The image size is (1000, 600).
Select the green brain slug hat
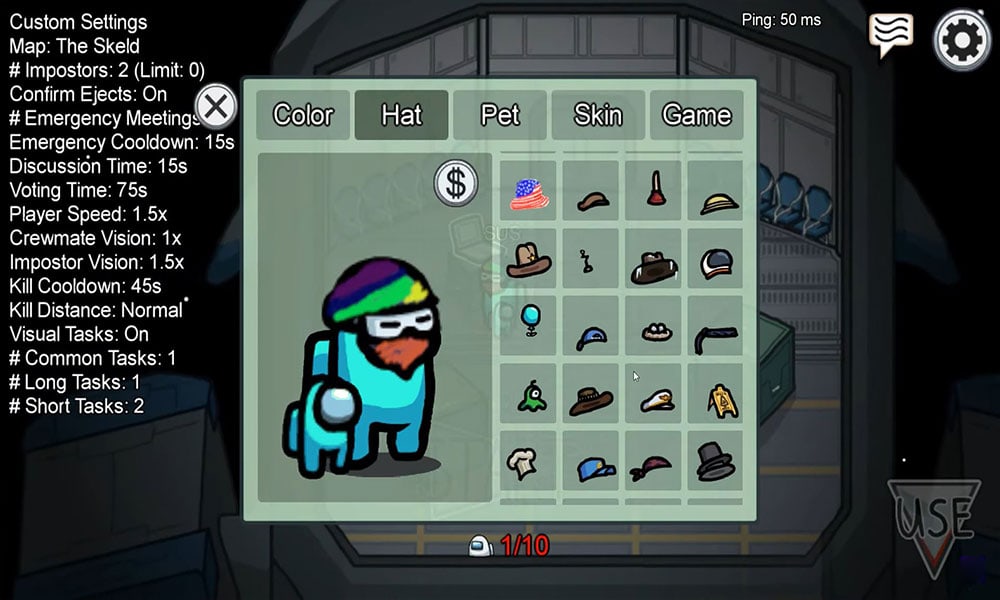coord(530,398)
